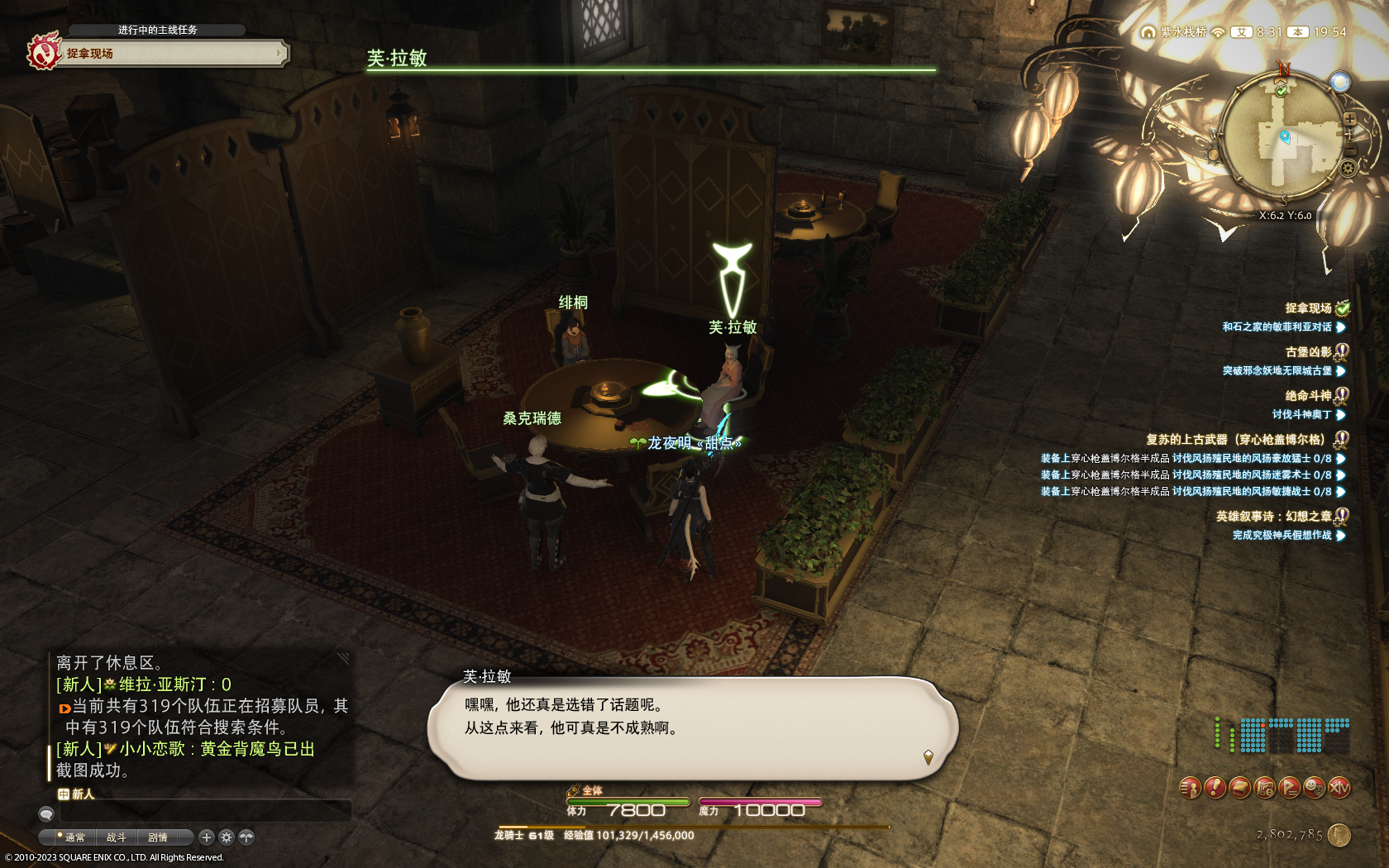Click the weather icon beside the minimap
The height and width of the screenshot is (868, 1389).
[1339, 81]
